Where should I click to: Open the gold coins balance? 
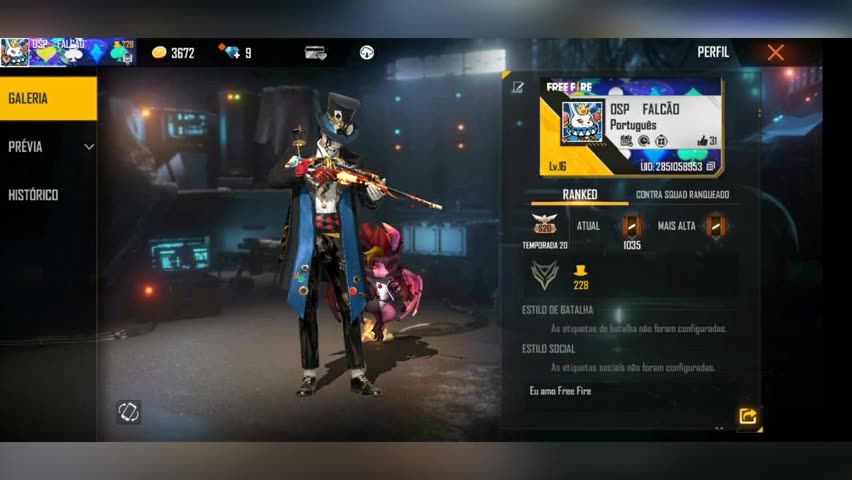[173, 53]
